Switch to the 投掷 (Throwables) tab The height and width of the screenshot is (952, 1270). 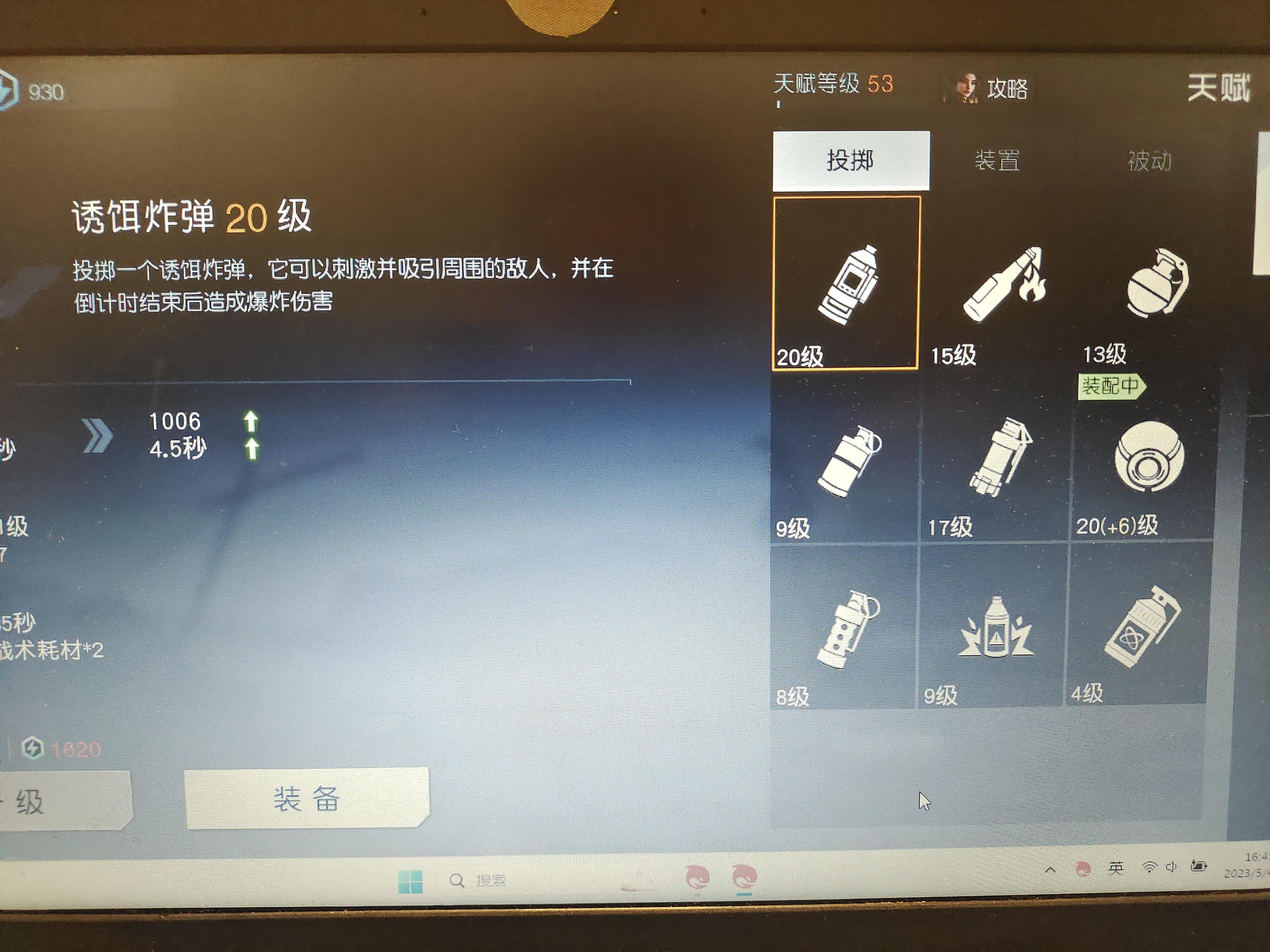click(x=852, y=161)
